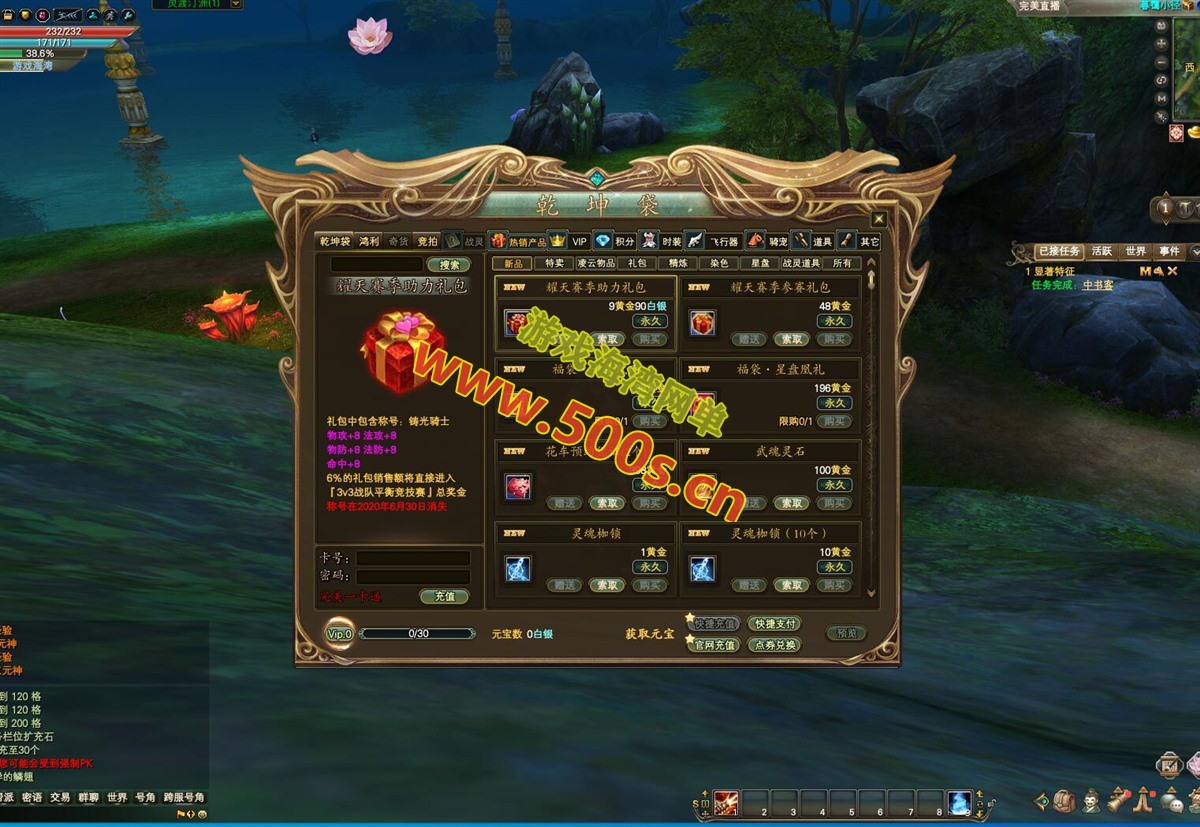Open the 竞拍 auction tab
Viewport: 1200px width, 827px height.
point(427,241)
